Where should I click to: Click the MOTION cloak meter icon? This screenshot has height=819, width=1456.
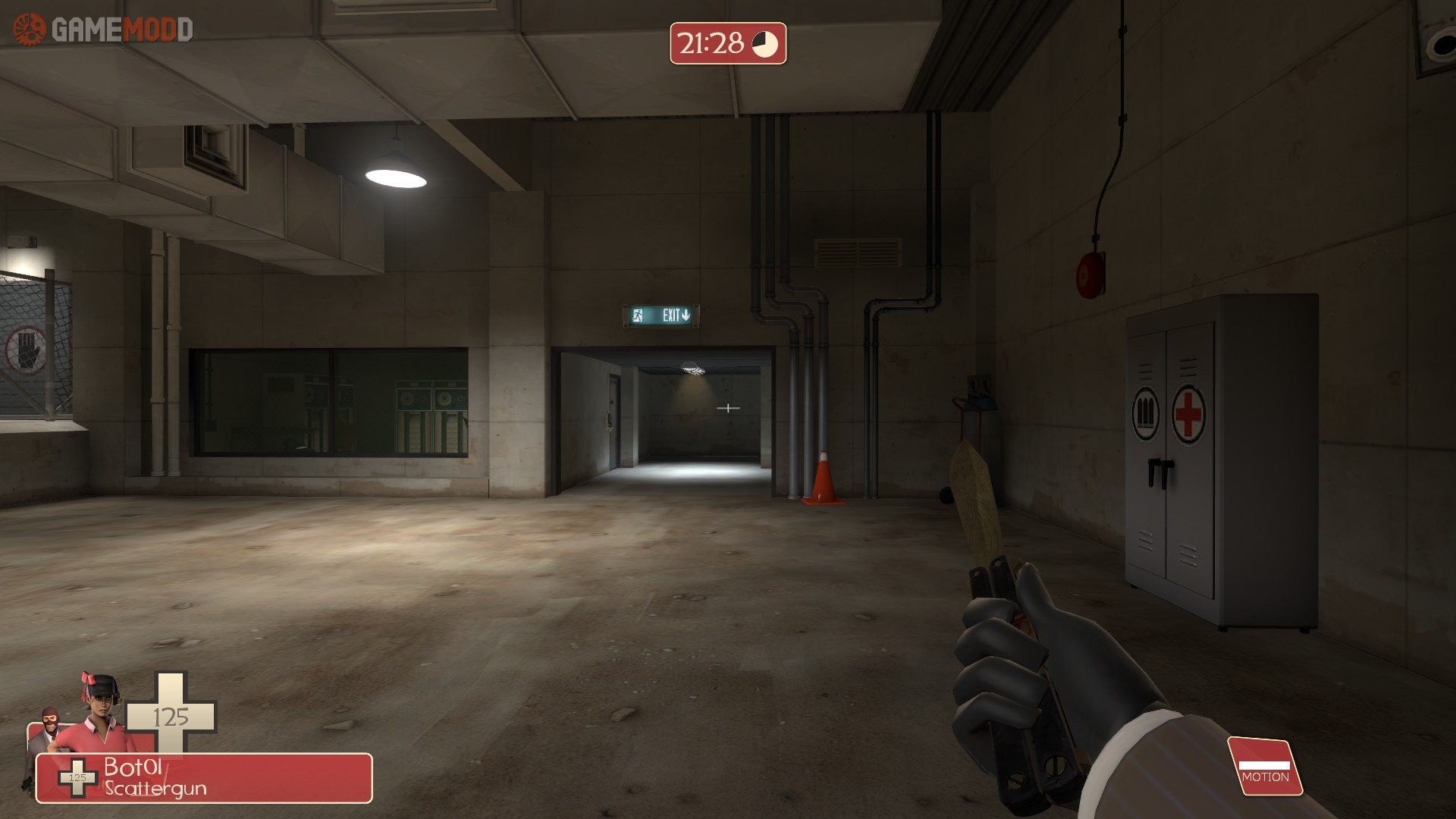tap(1264, 767)
